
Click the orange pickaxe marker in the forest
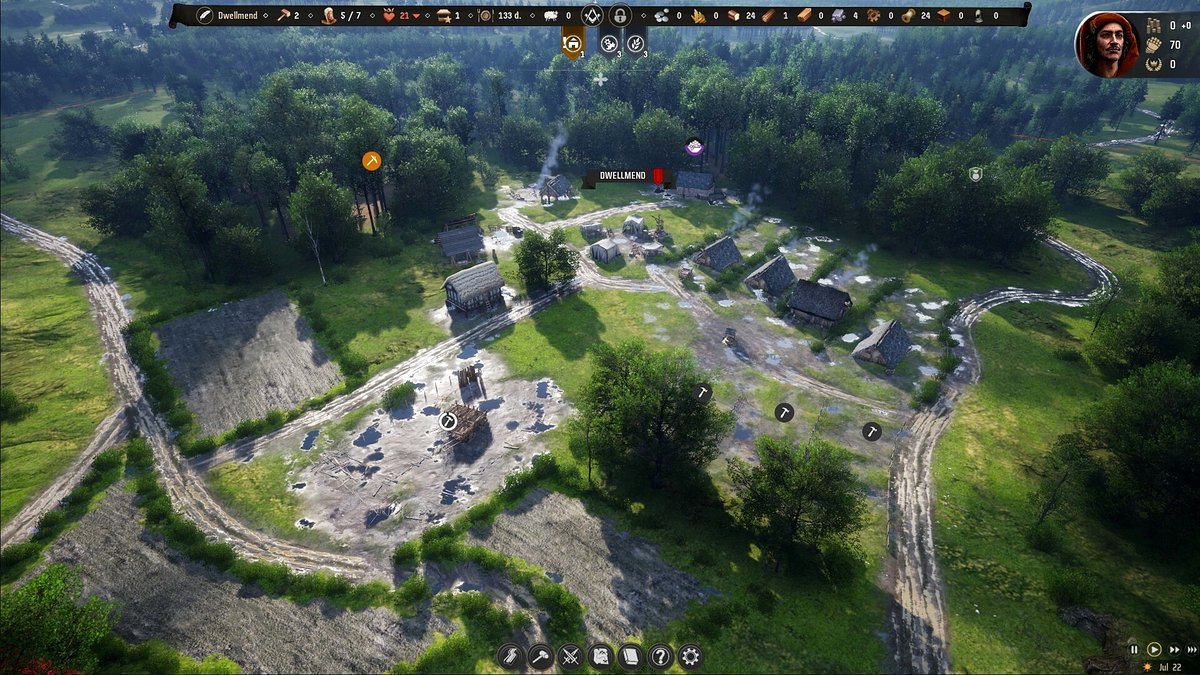coord(372,160)
